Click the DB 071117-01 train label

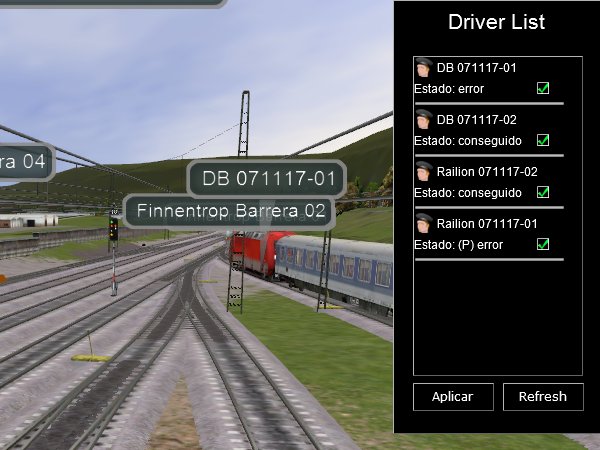(x=267, y=180)
